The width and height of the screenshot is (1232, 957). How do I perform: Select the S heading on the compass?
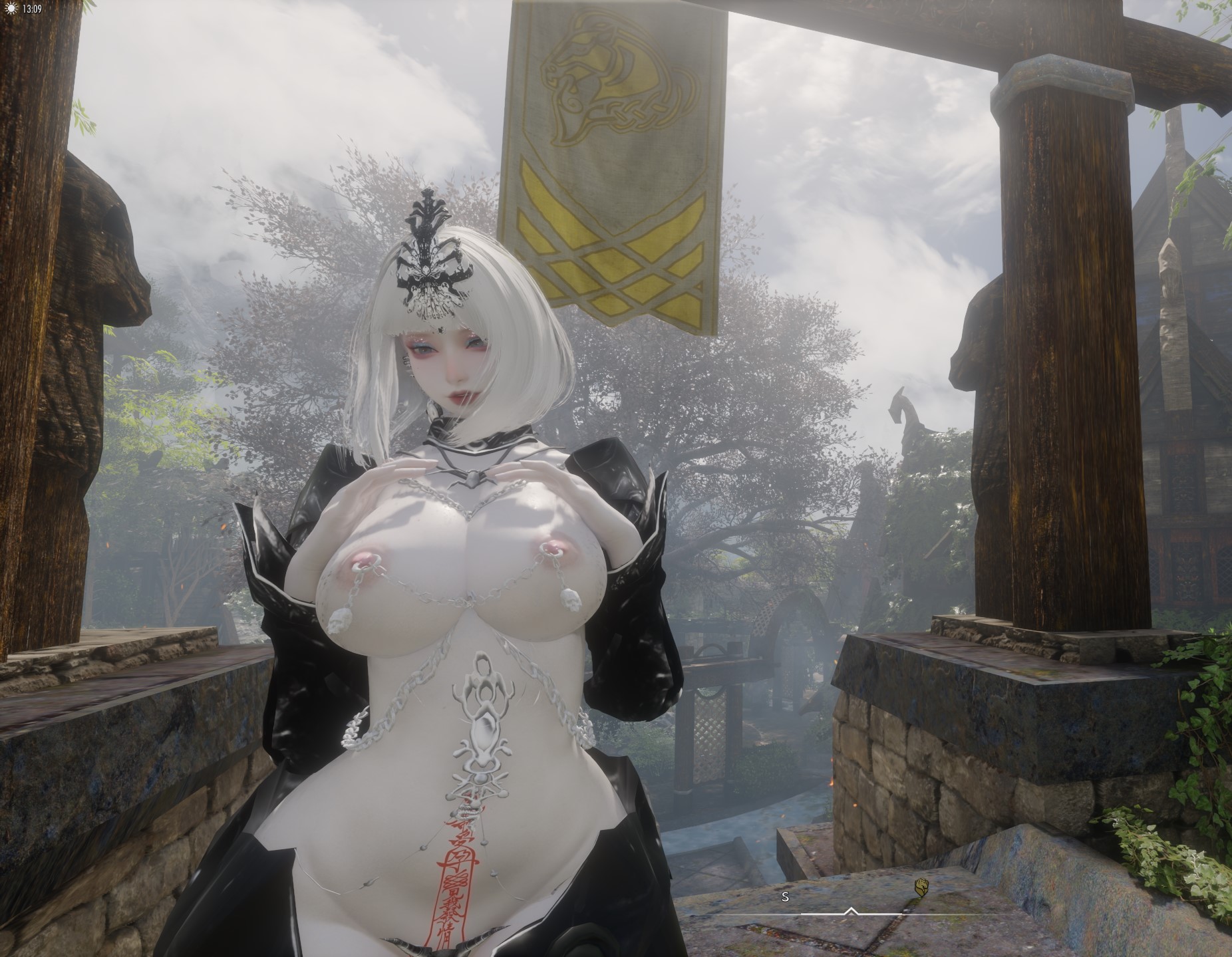pos(785,896)
